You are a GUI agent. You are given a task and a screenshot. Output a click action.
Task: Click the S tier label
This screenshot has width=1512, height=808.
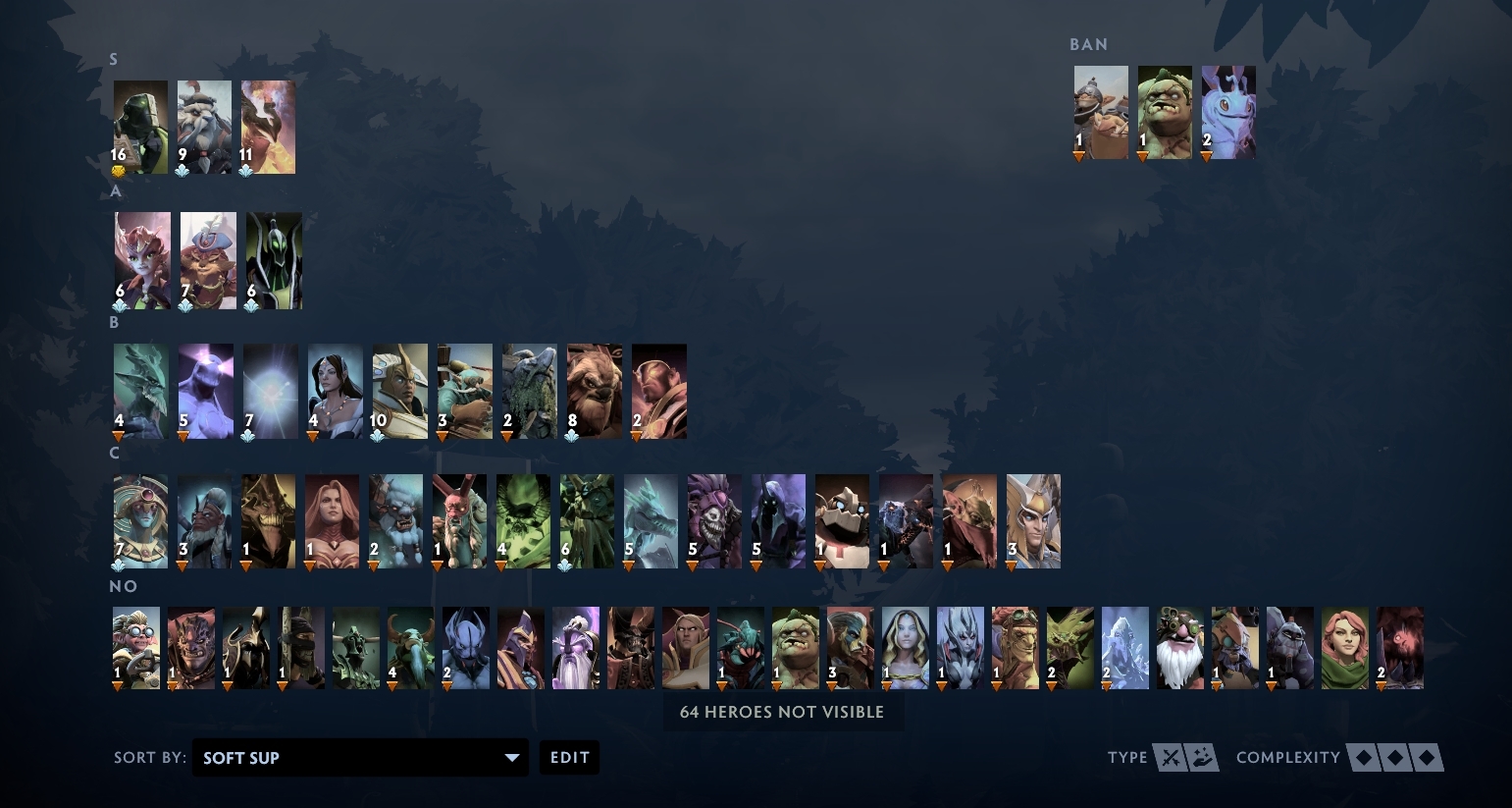tap(114, 59)
